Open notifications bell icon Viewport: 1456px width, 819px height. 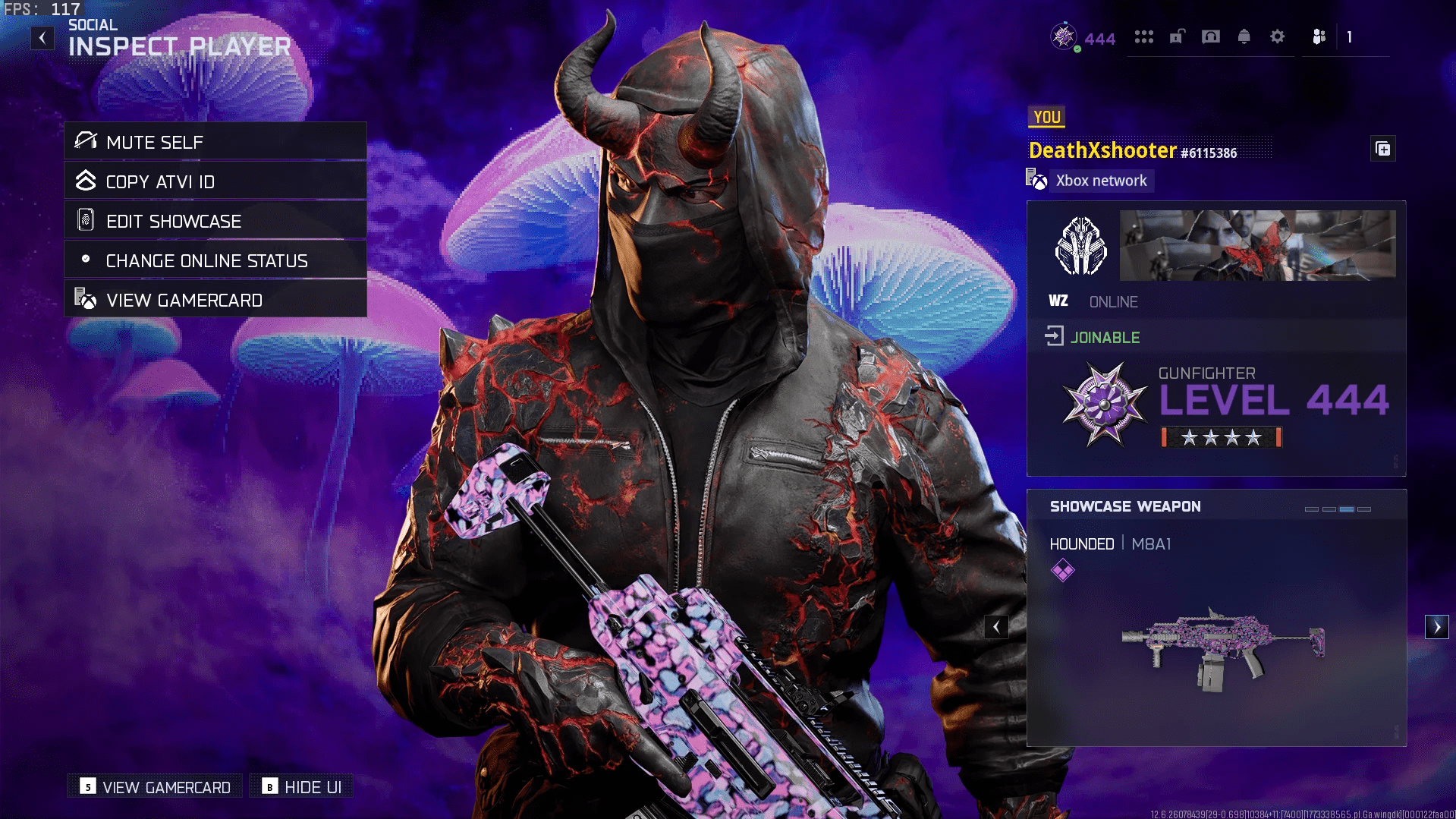[x=1244, y=37]
